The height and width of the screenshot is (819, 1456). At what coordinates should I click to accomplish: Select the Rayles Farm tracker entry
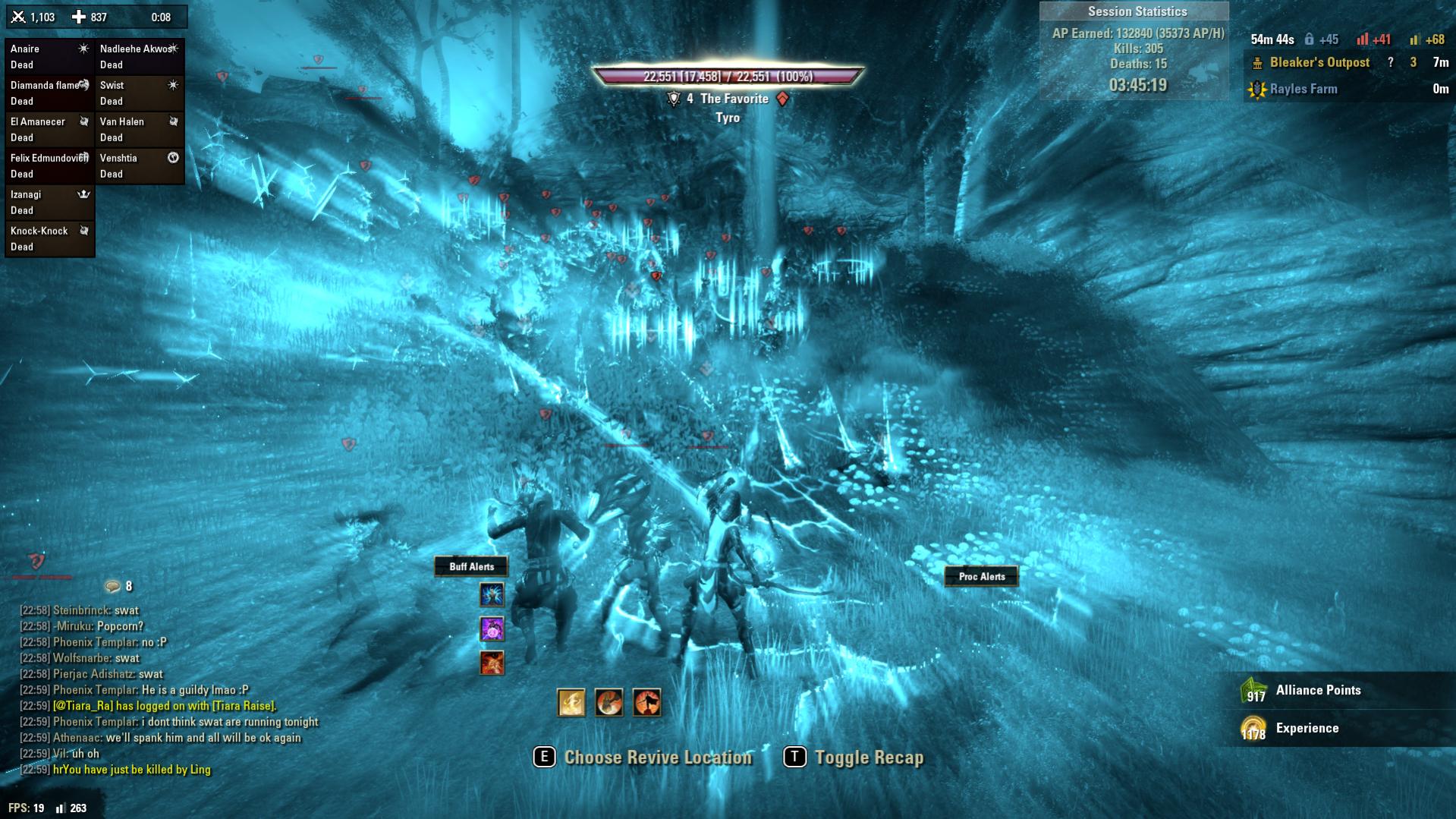point(1303,90)
